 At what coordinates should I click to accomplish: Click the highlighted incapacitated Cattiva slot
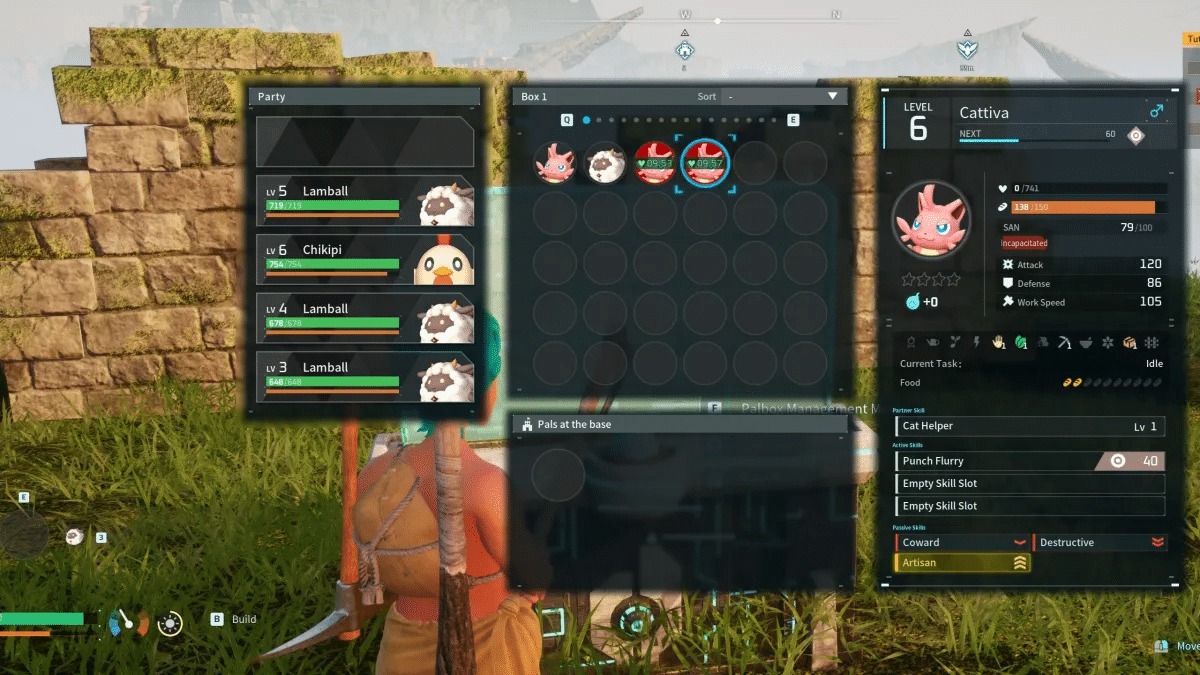[705, 163]
